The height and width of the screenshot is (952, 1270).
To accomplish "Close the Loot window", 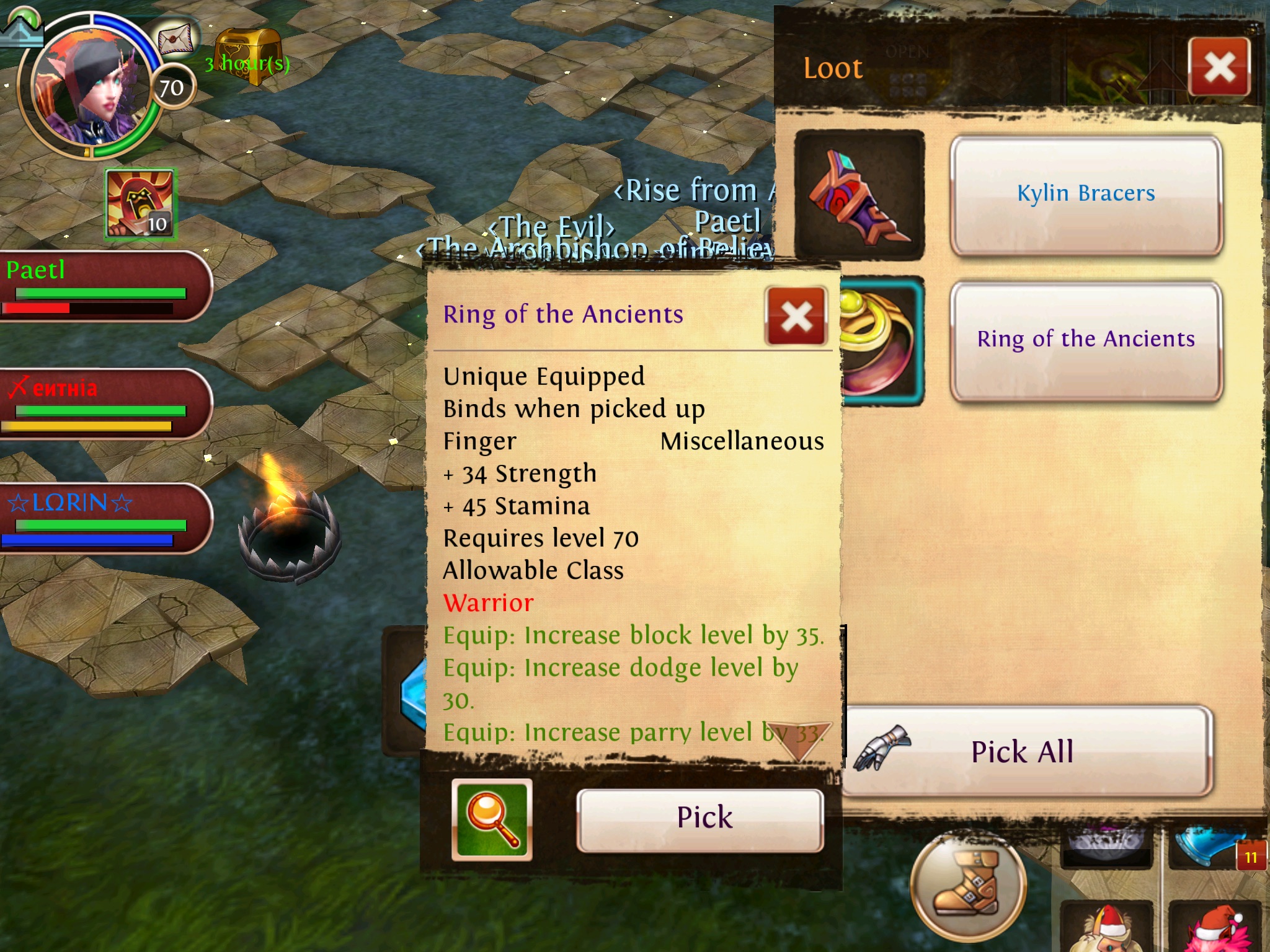I will point(1219,67).
